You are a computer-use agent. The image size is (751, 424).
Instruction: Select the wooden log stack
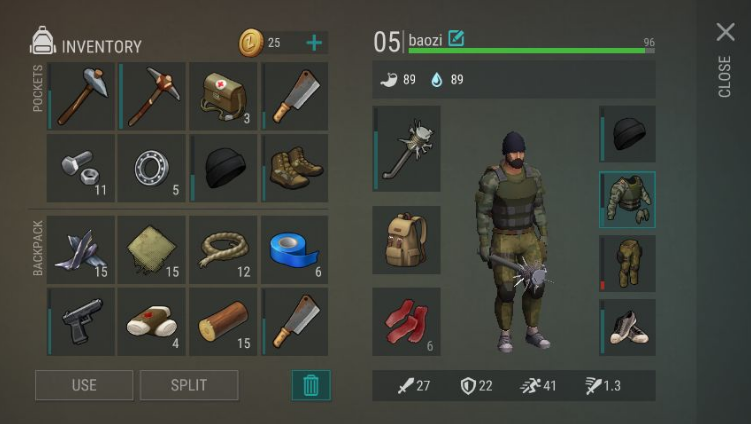[x=223, y=322]
